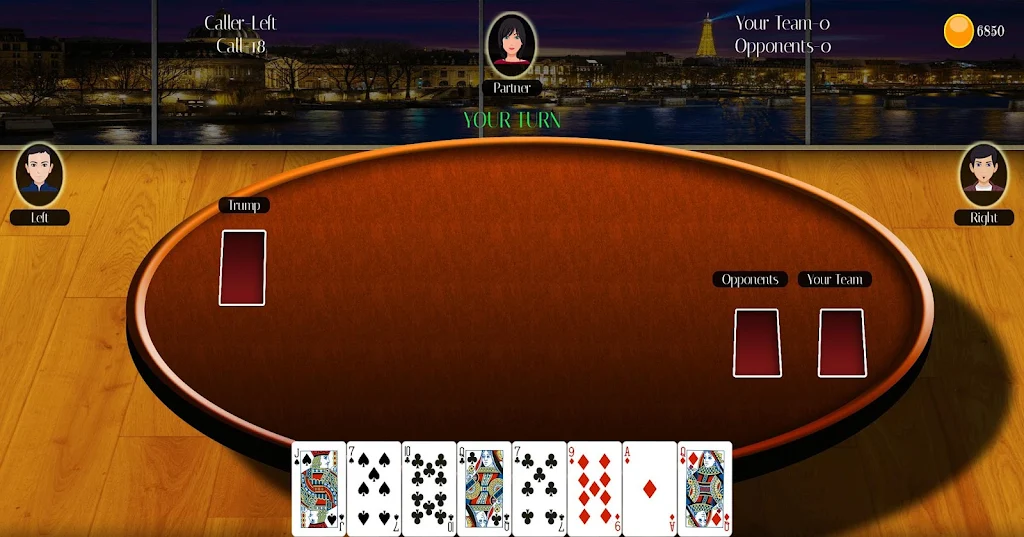The height and width of the screenshot is (537, 1024).
Task: Play the 10 of Clubs card
Action: (429, 488)
